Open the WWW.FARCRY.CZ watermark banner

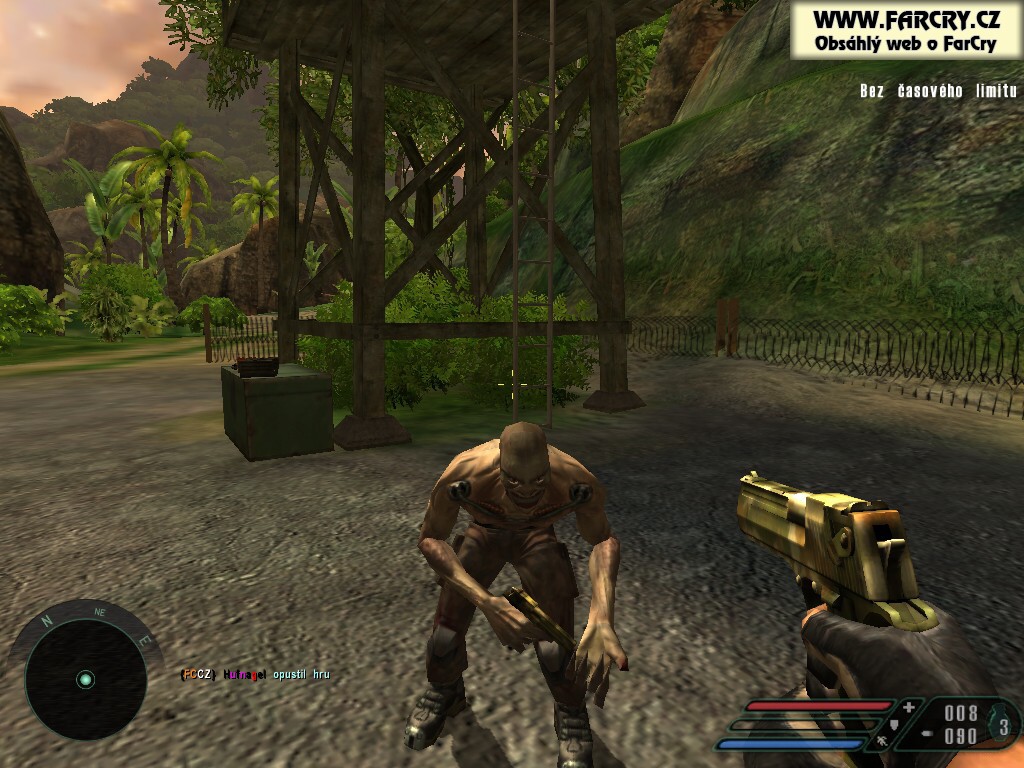coord(906,30)
